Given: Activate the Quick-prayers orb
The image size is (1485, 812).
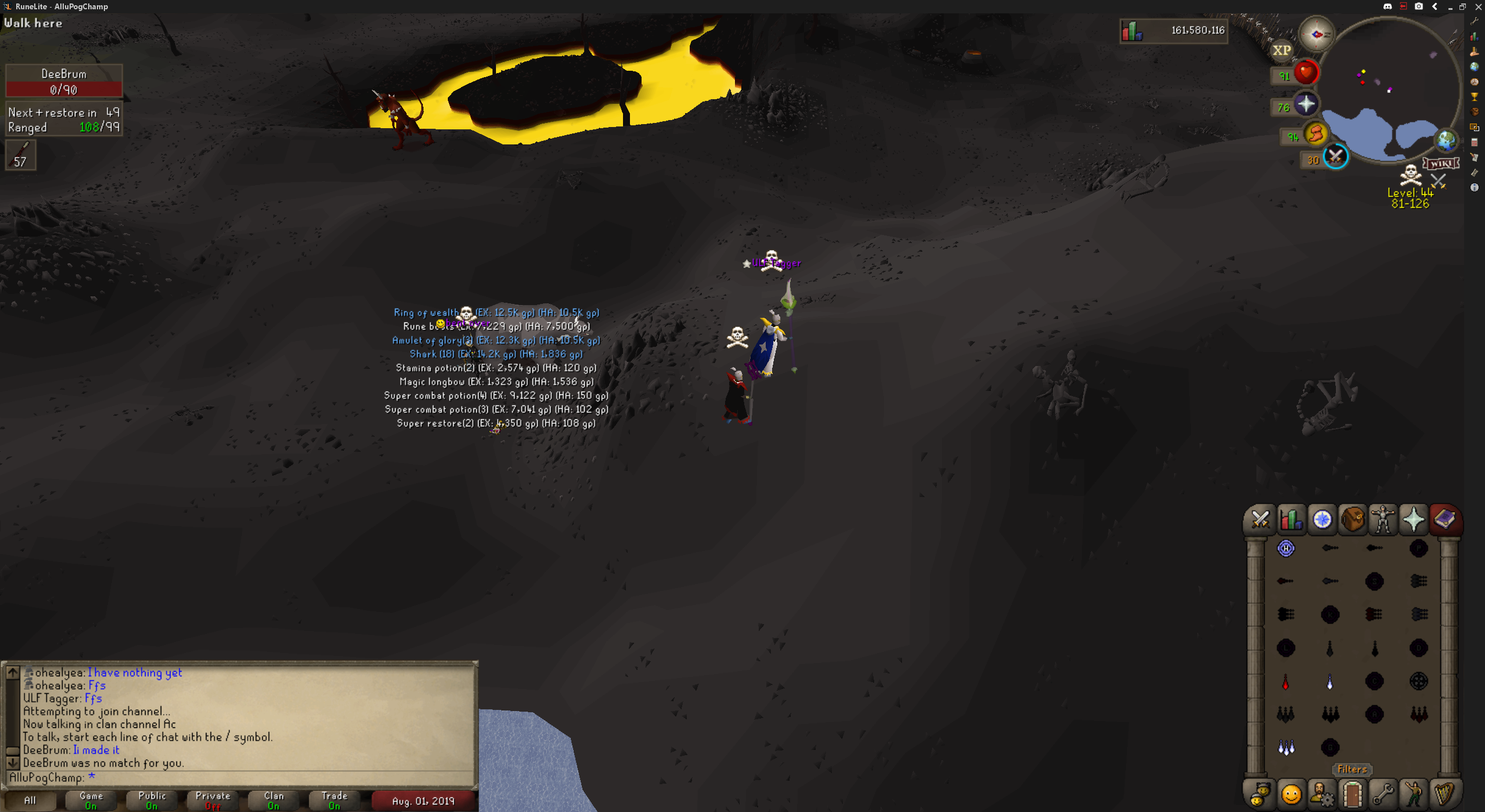Looking at the screenshot, I should click(1306, 104).
